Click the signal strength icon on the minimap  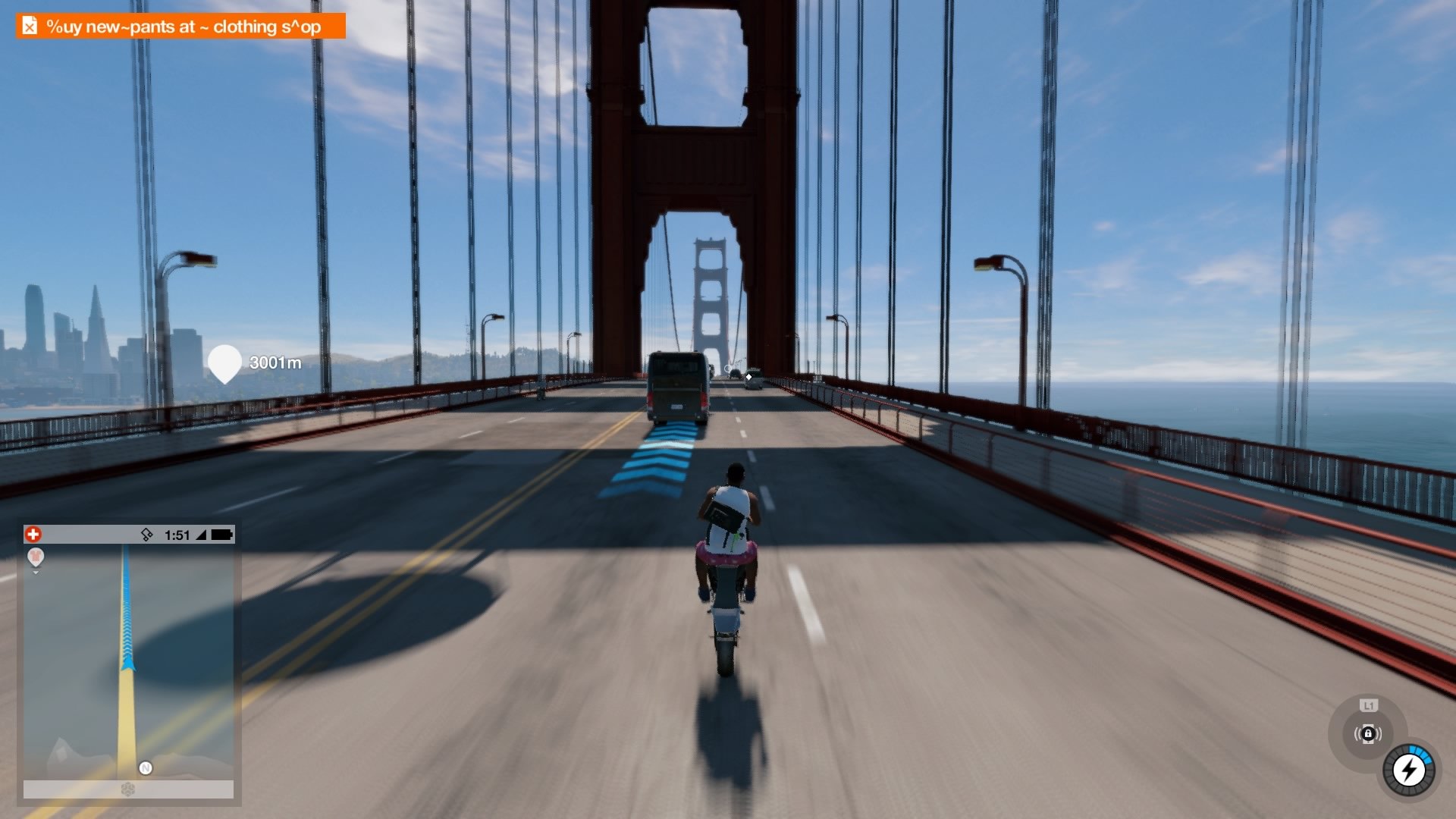pos(199,535)
